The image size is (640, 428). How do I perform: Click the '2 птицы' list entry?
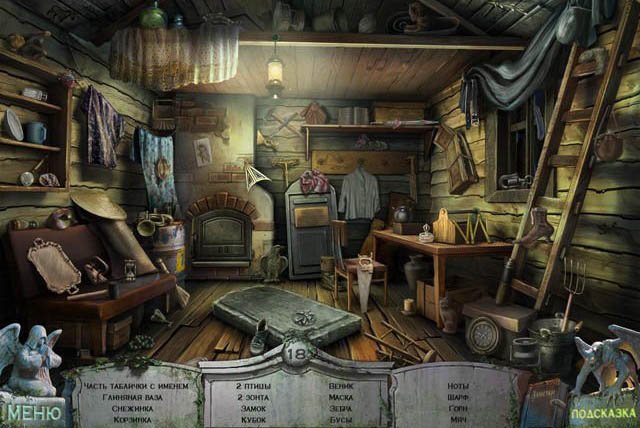click(x=252, y=384)
